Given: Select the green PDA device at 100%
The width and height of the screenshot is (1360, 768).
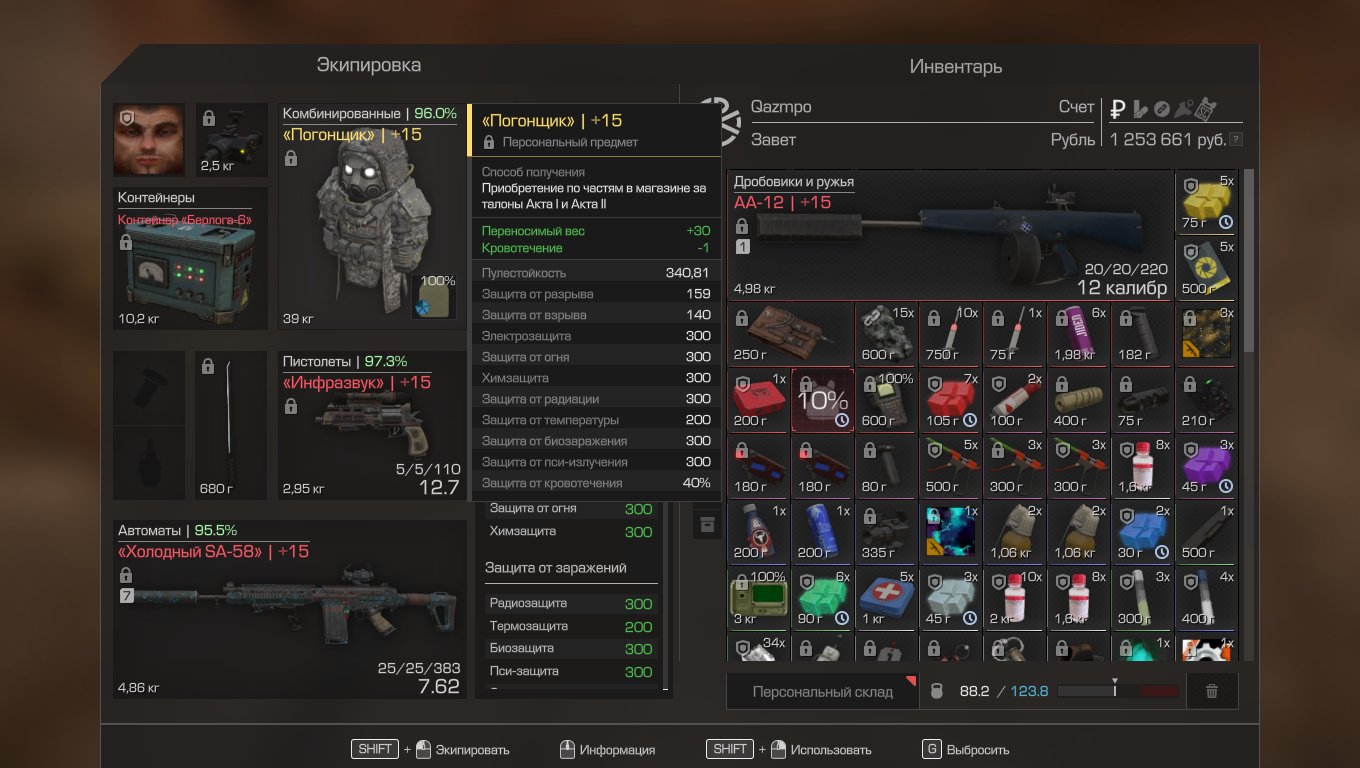Looking at the screenshot, I should pos(759,598).
